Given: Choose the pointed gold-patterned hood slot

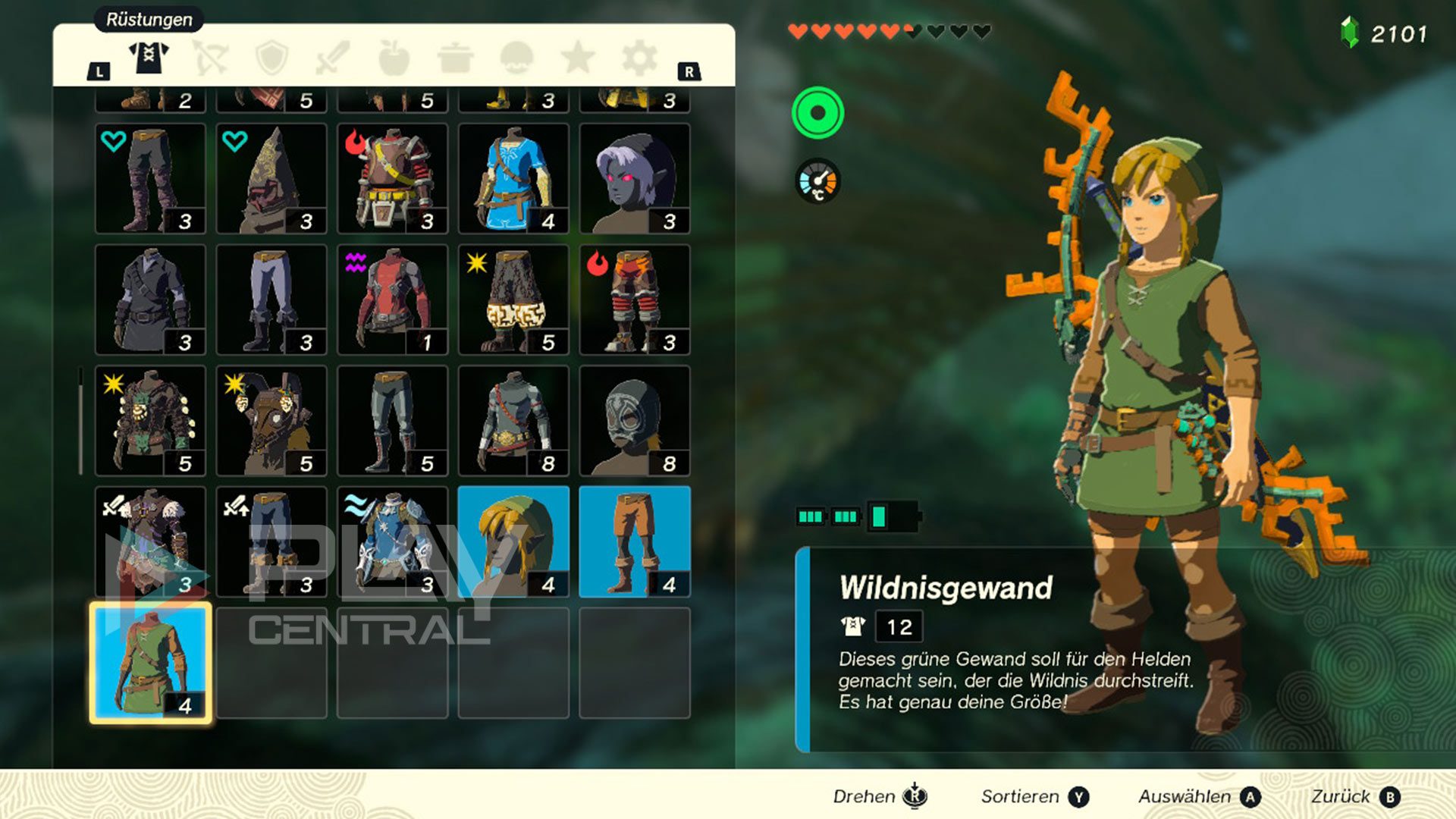Looking at the screenshot, I should click(271, 178).
